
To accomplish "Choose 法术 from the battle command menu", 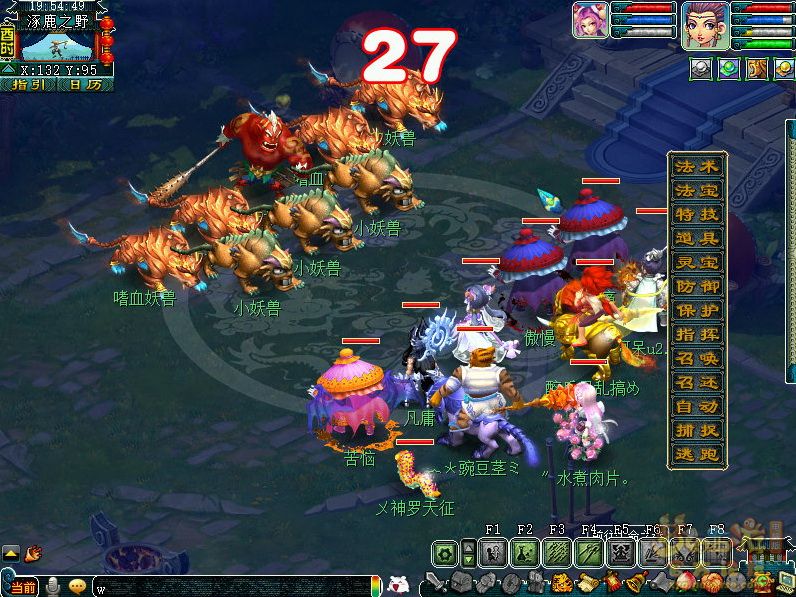I will 697,166.
